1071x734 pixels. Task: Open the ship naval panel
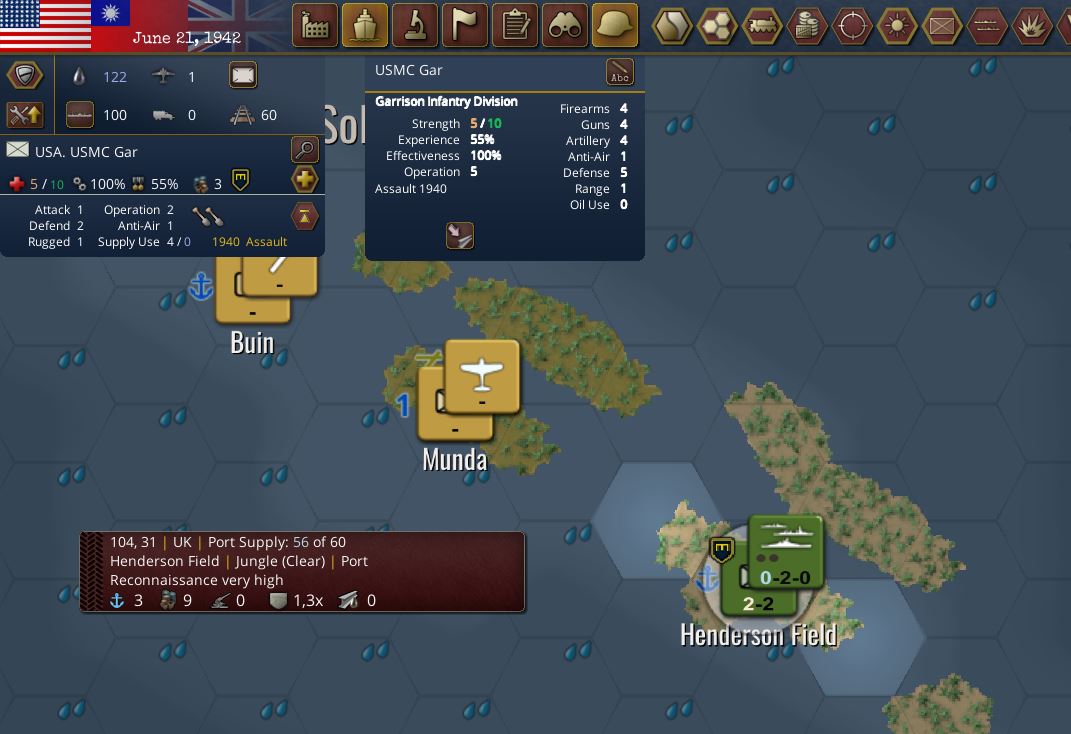coord(365,26)
